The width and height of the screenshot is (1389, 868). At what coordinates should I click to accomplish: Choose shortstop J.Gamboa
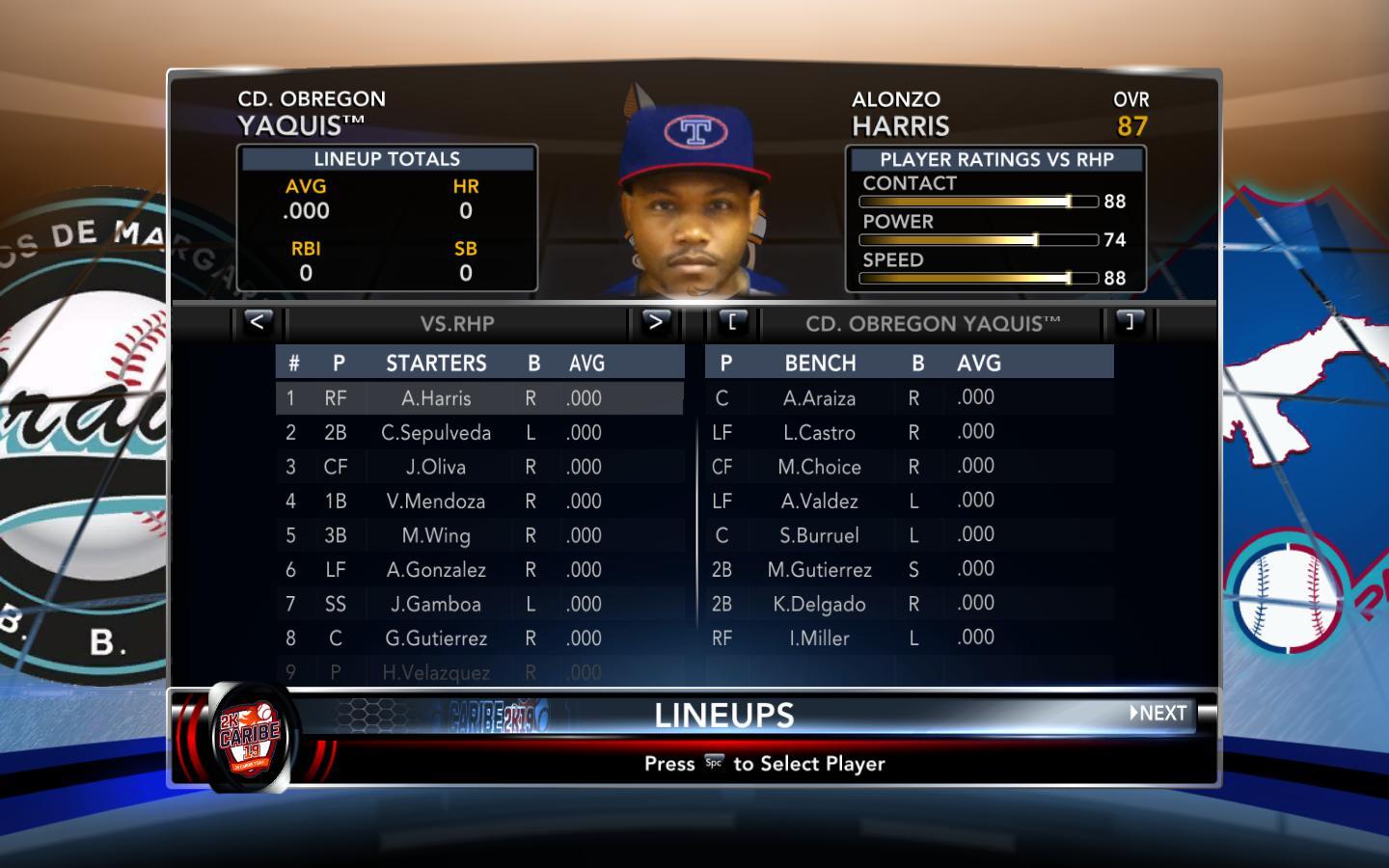pyautogui.click(x=436, y=604)
